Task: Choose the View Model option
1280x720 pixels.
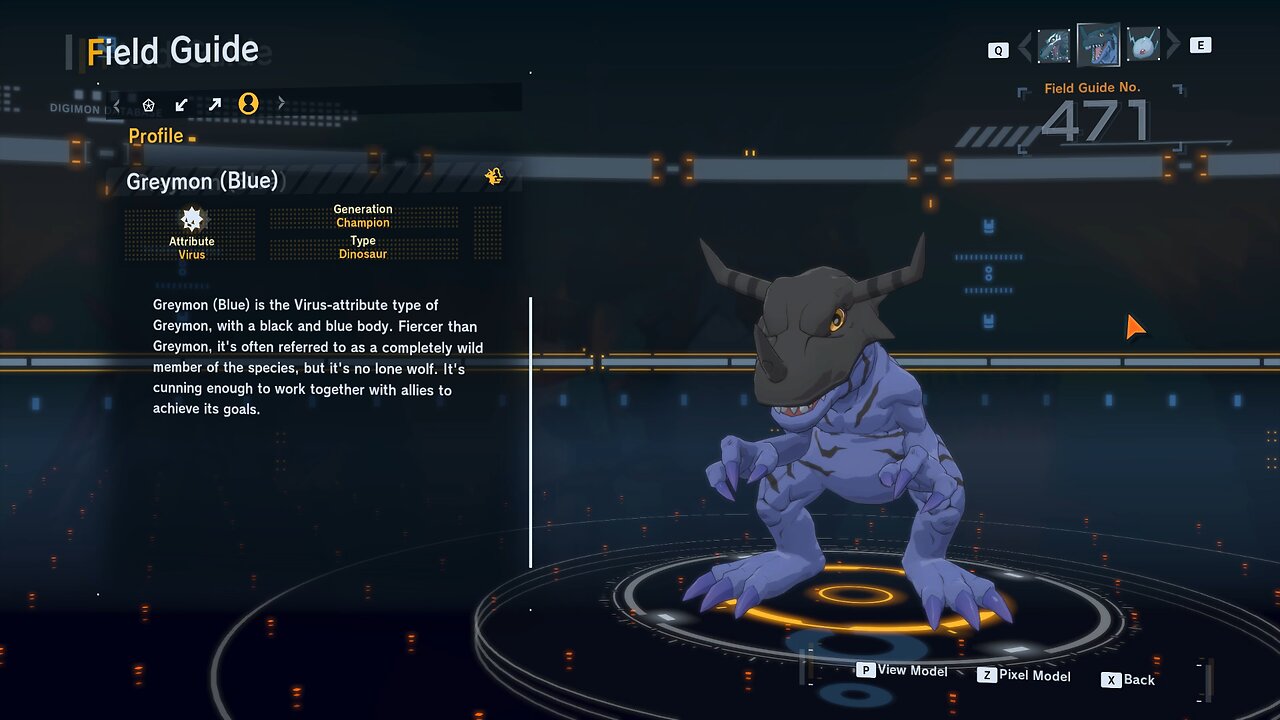Action: [x=902, y=671]
